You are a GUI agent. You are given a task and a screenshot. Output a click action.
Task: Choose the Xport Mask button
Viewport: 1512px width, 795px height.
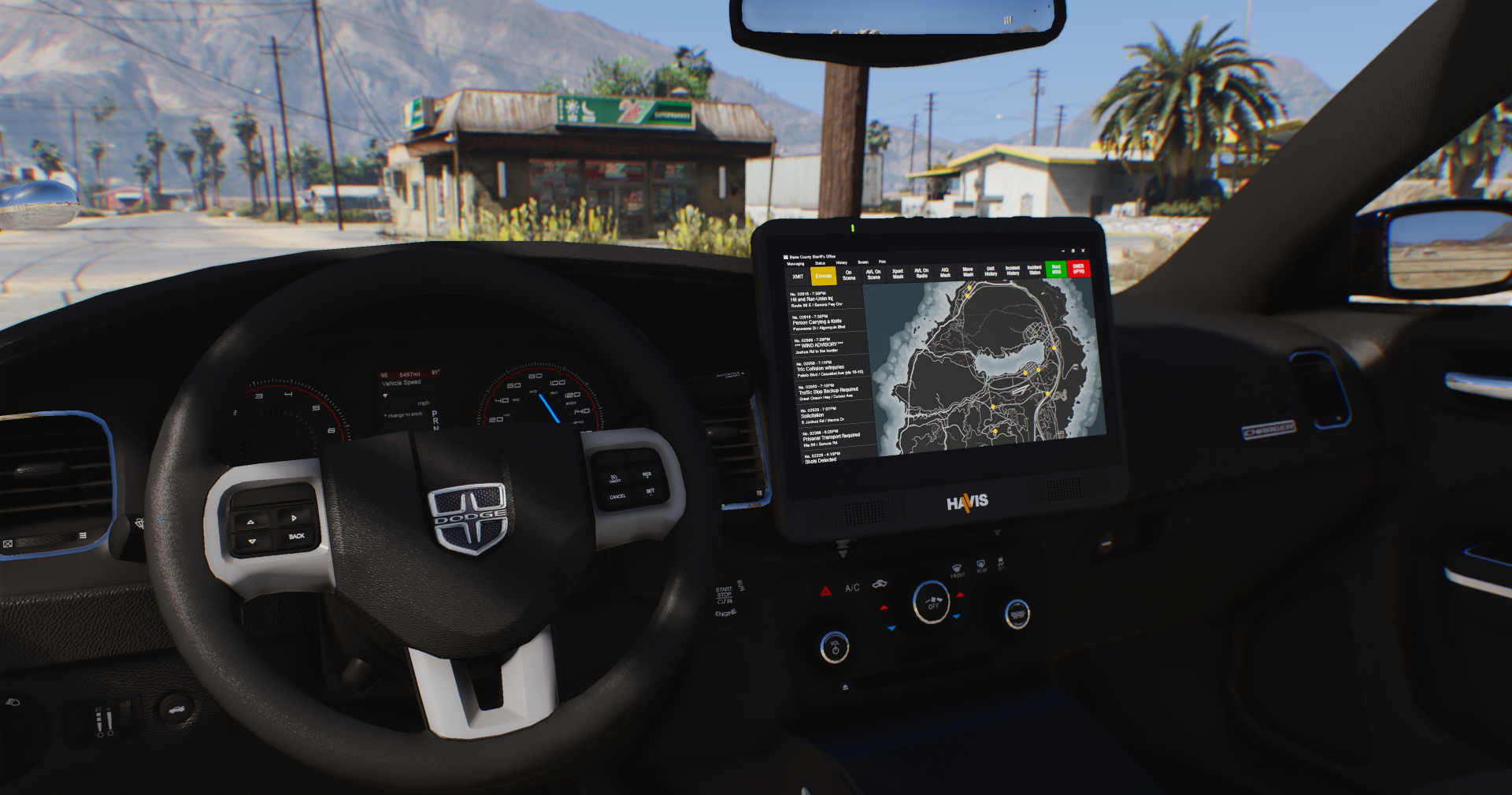tap(898, 273)
